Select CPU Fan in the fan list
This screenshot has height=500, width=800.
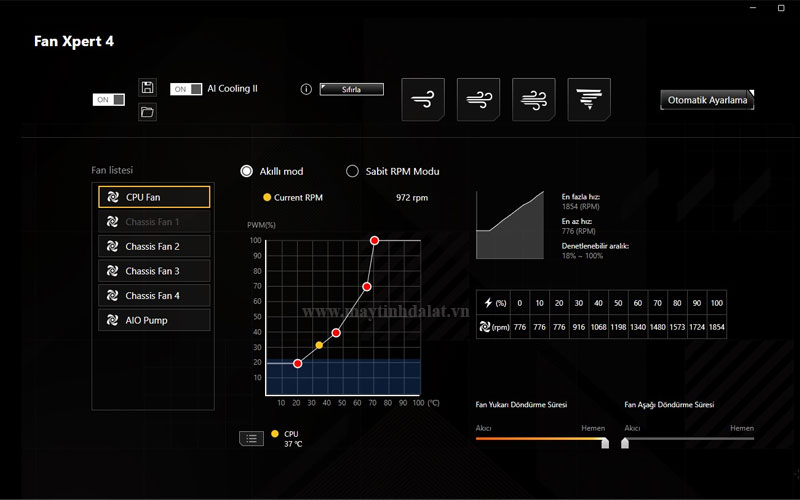click(154, 197)
